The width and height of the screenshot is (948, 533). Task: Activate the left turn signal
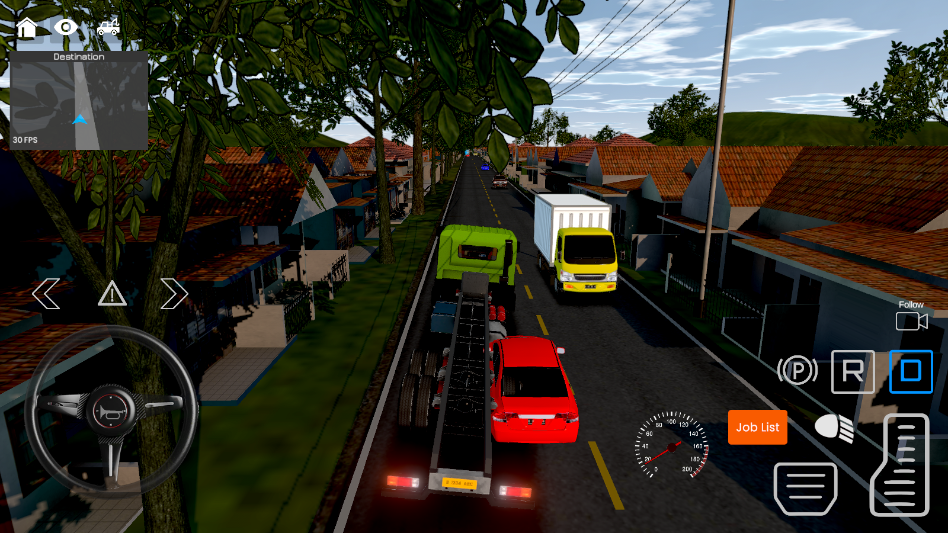tap(46, 294)
